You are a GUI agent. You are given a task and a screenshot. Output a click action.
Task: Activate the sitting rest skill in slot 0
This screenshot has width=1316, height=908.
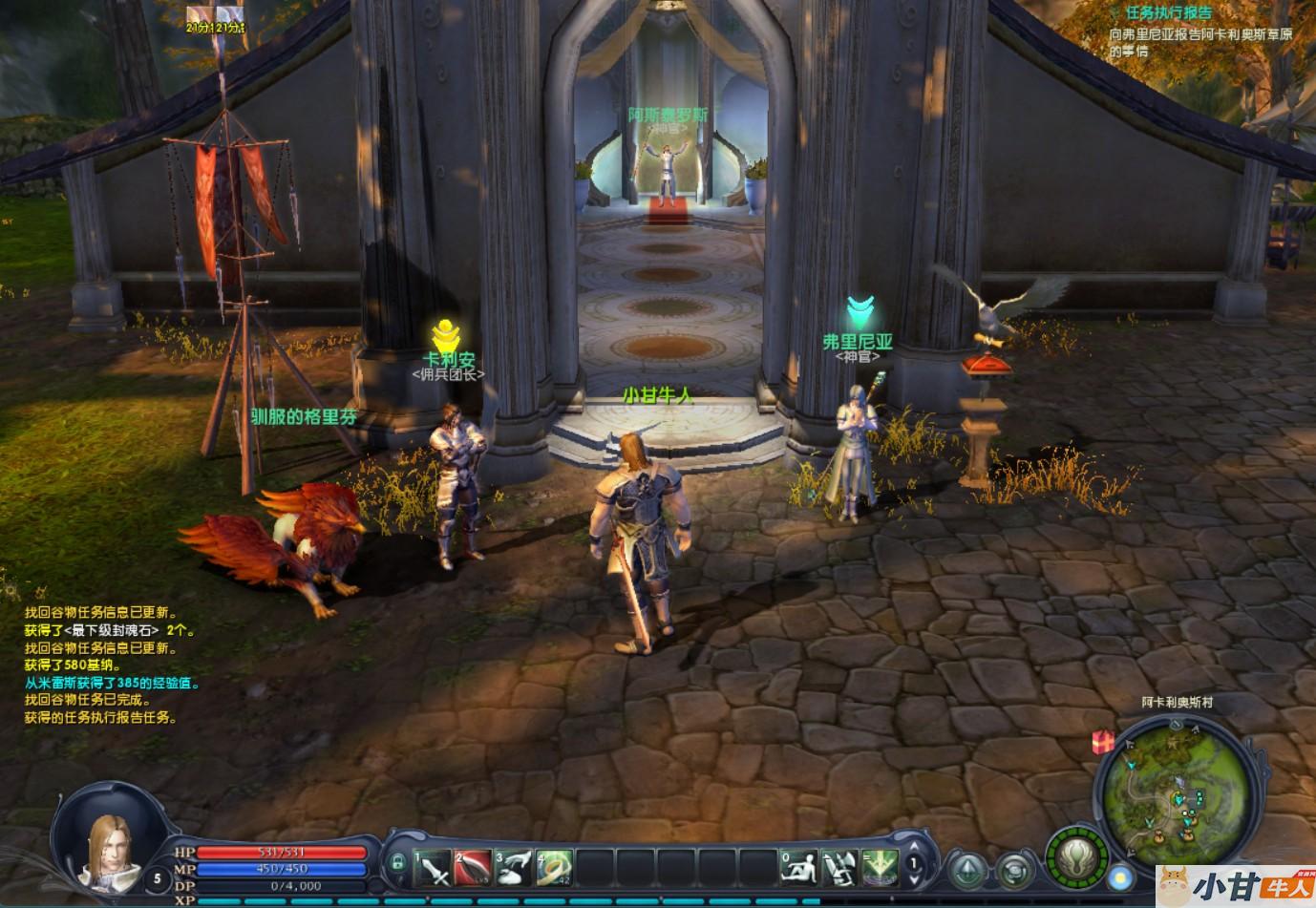click(799, 866)
